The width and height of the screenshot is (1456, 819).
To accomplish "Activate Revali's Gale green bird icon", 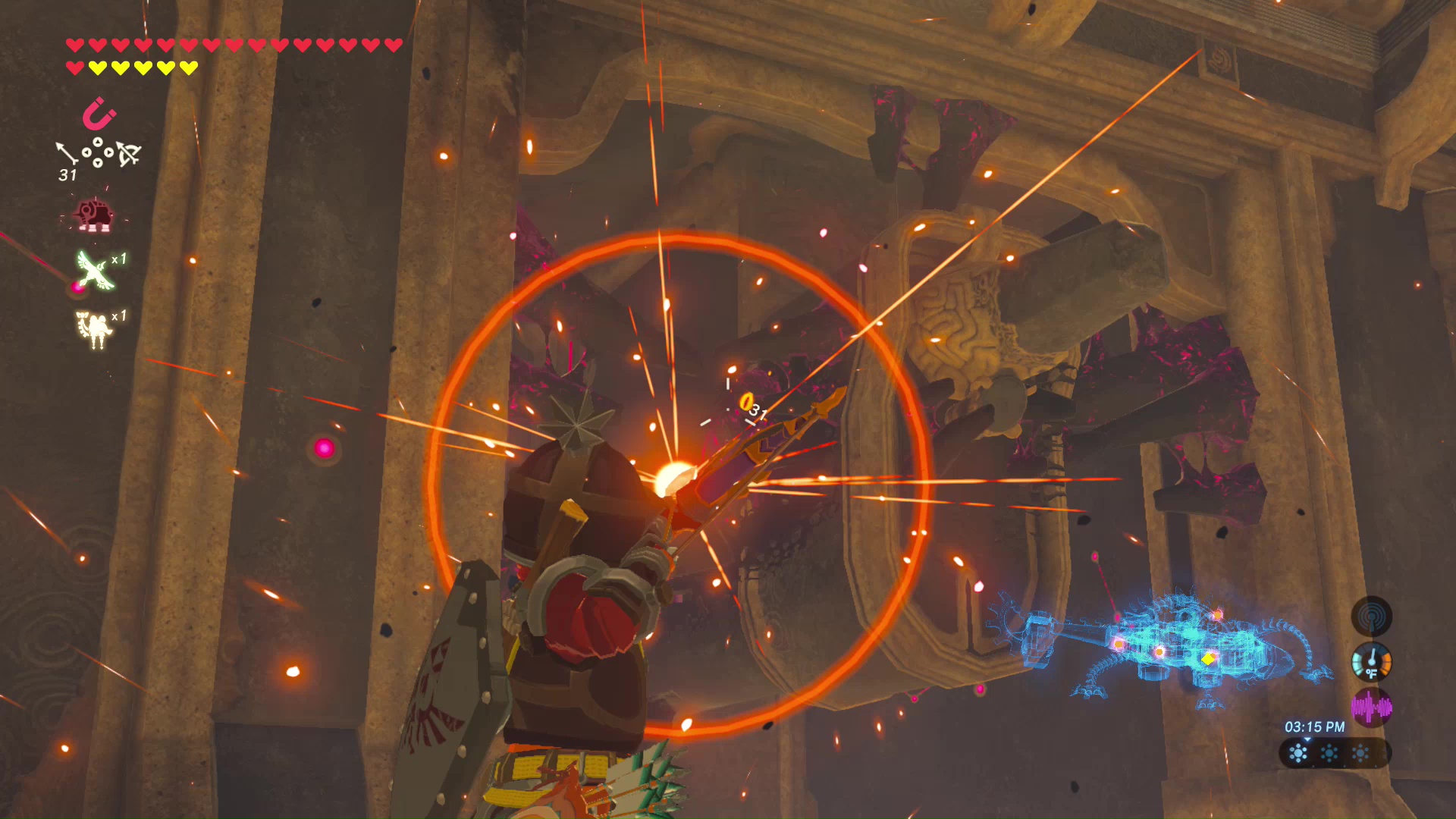I will click(96, 270).
